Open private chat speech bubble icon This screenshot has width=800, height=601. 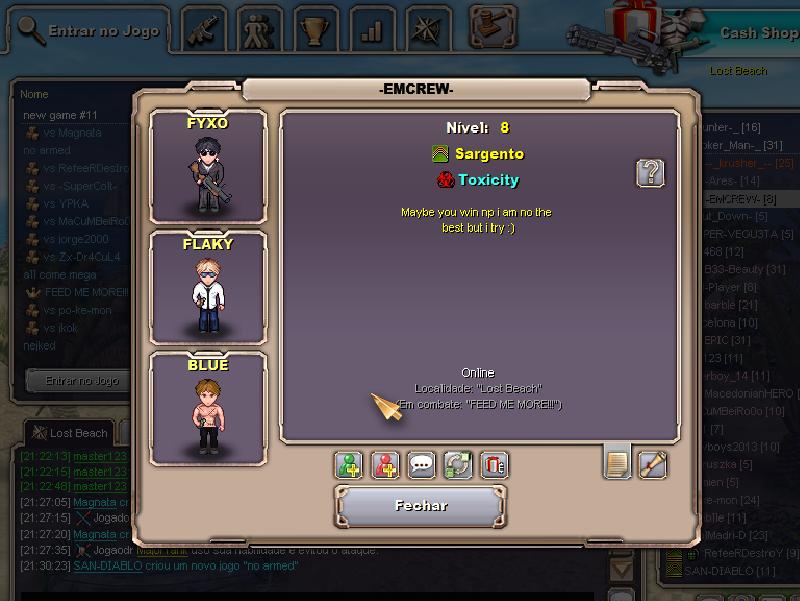(422, 465)
